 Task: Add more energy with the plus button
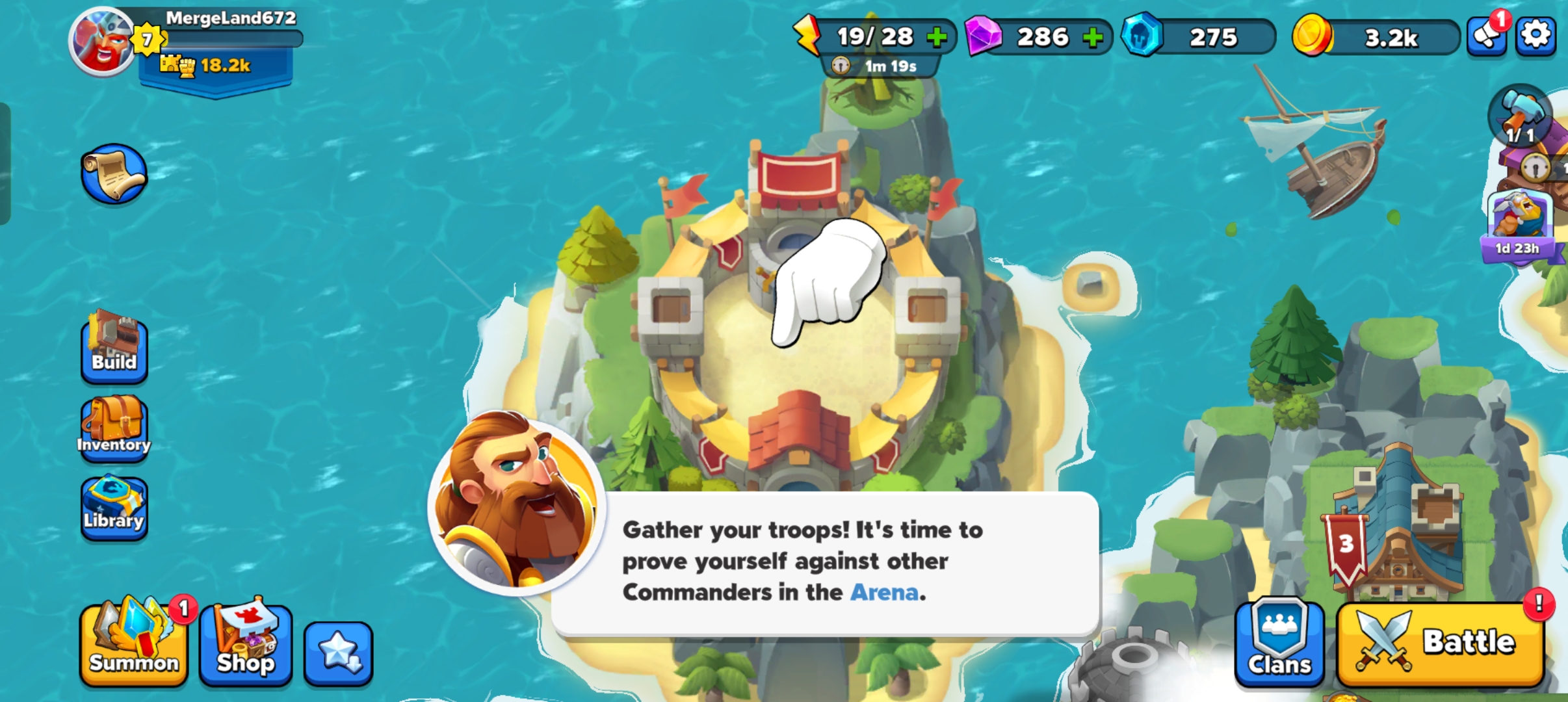coord(937,37)
